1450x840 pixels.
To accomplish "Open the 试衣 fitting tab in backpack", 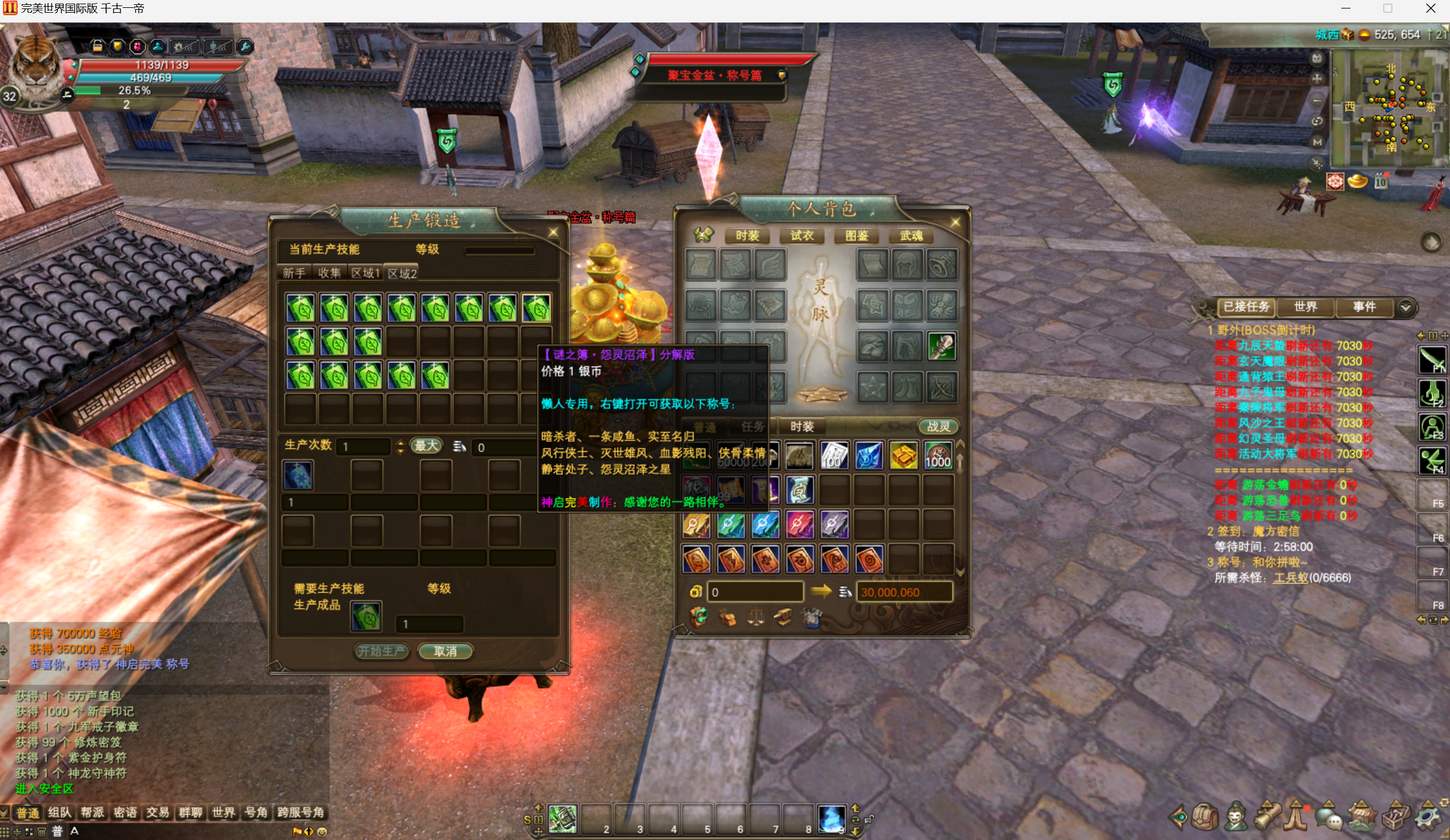I will [801, 235].
